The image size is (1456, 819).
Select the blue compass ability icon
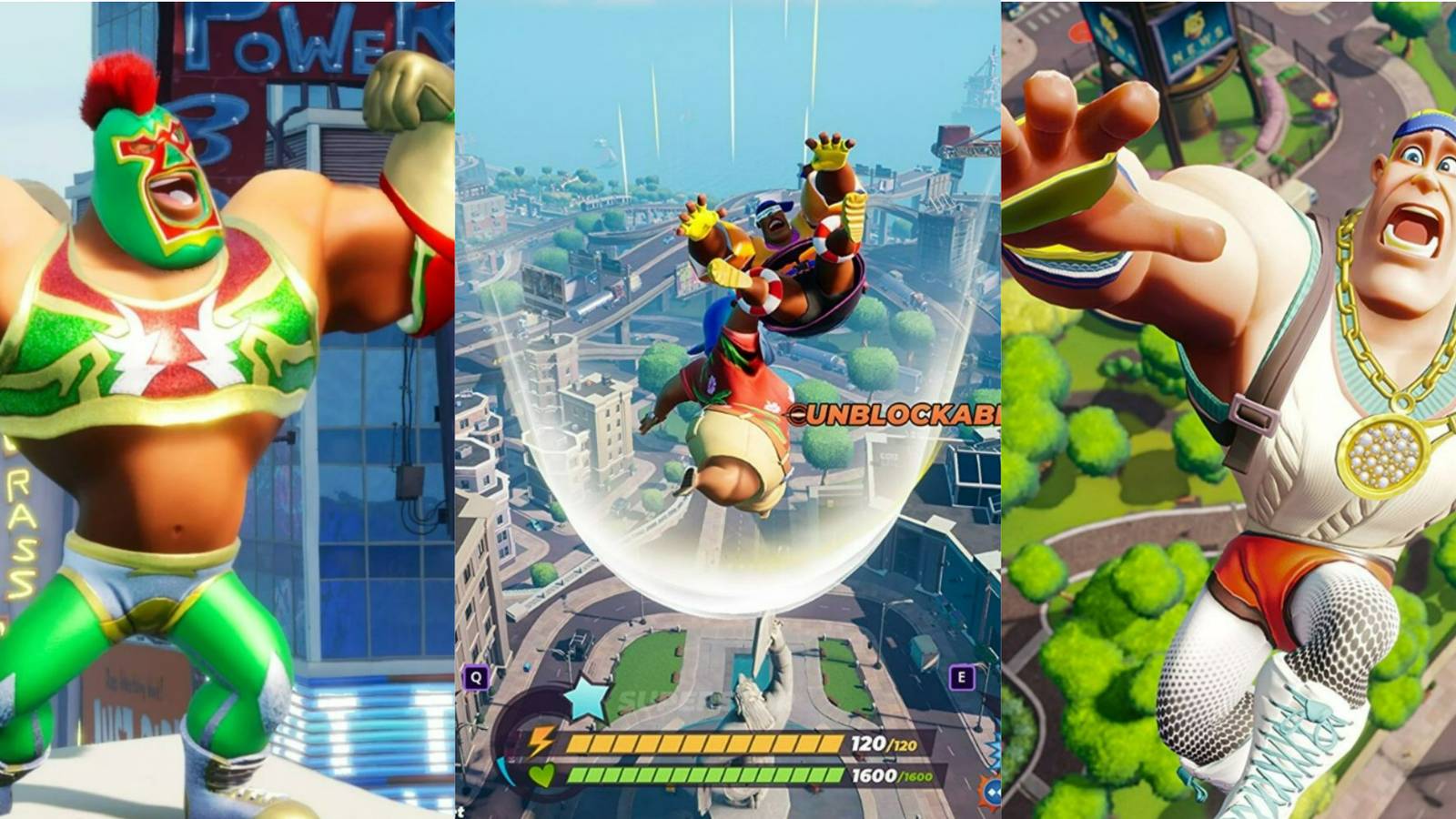point(992,790)
